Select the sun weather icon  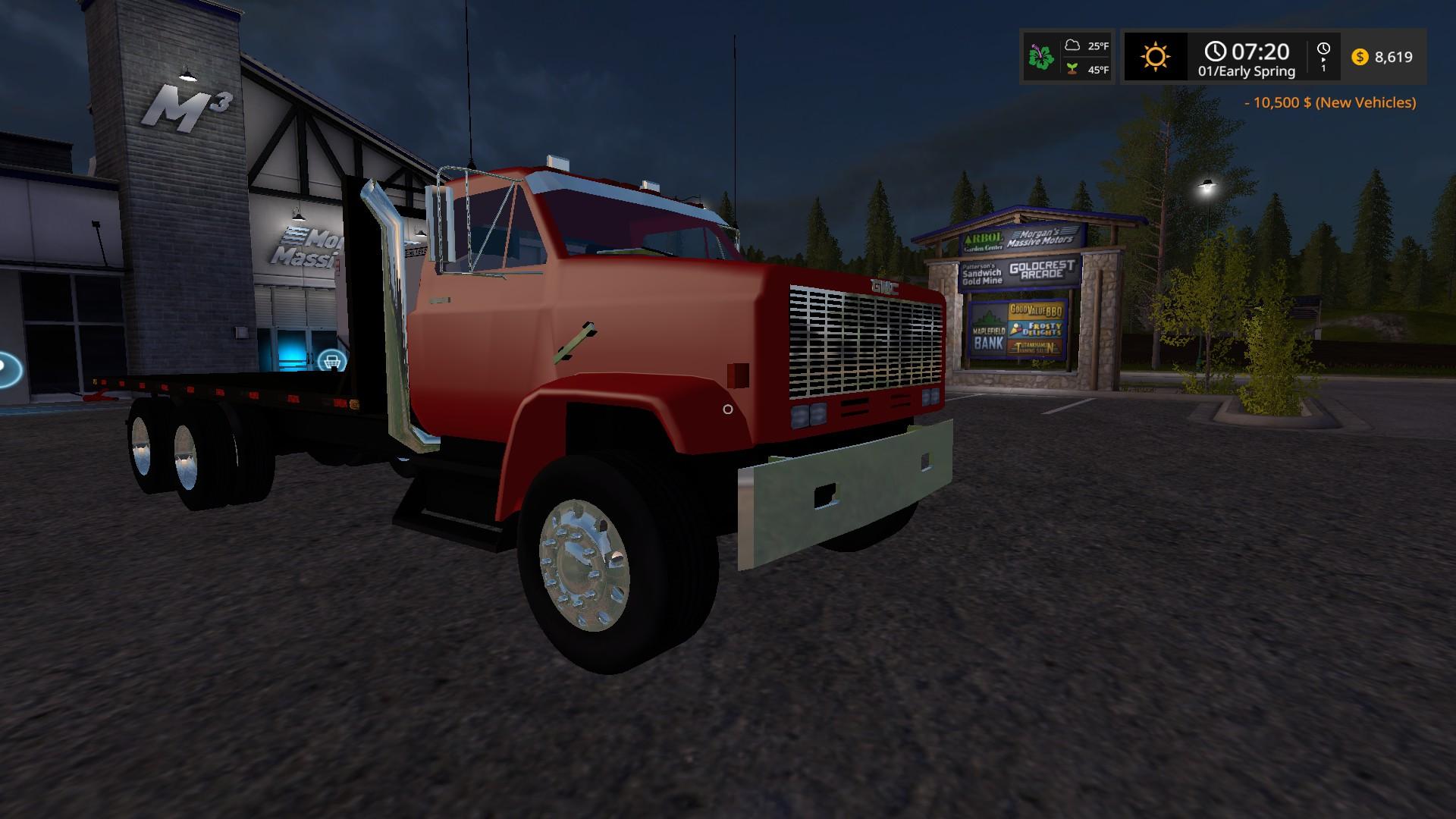pos(1155,57)
